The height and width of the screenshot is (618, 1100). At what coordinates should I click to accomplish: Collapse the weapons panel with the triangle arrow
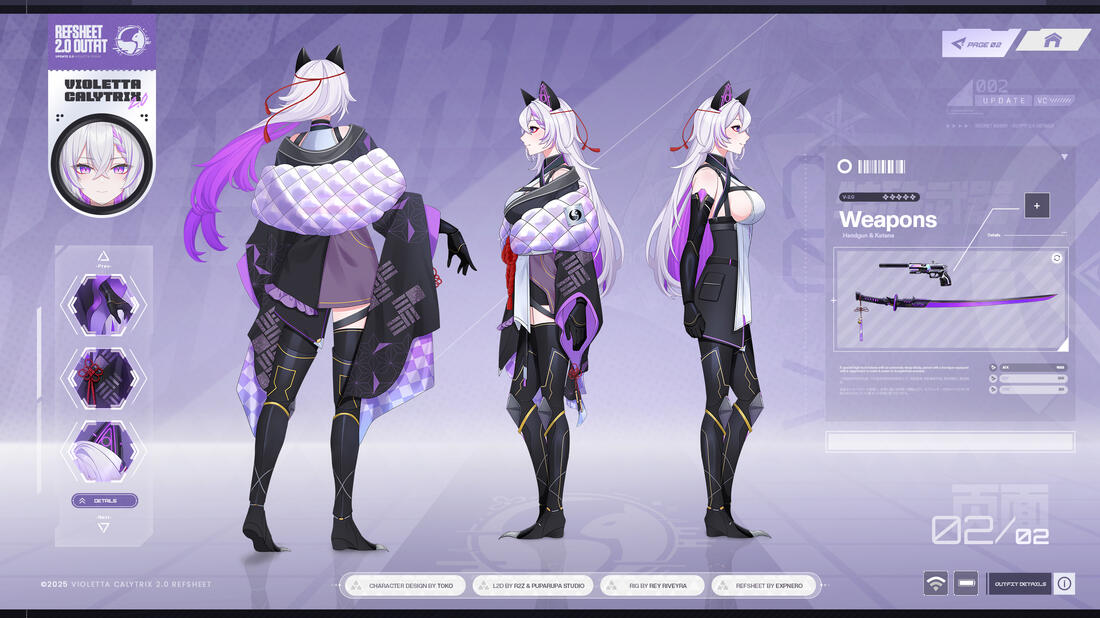point(1064,157)
